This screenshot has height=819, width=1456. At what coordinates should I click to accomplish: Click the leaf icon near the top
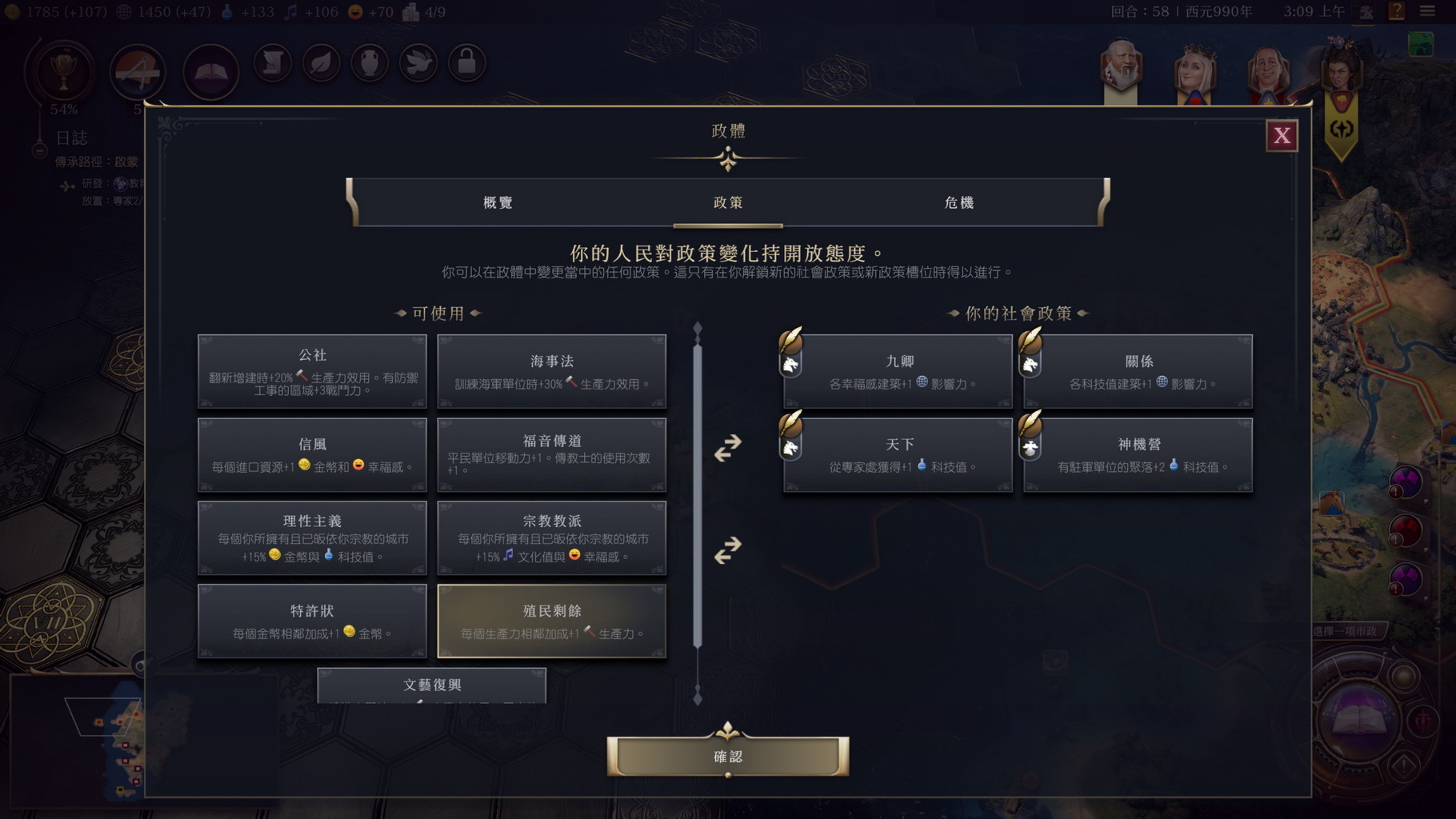pyautogui.click(x=321, y=62)
